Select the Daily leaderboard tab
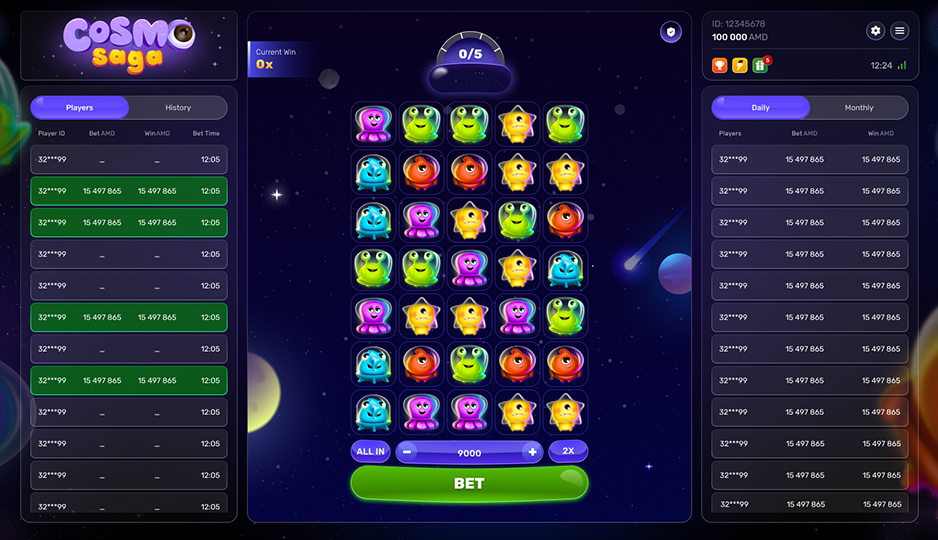The height and width of the screenshot is (540, 938). tap(761, 108)
